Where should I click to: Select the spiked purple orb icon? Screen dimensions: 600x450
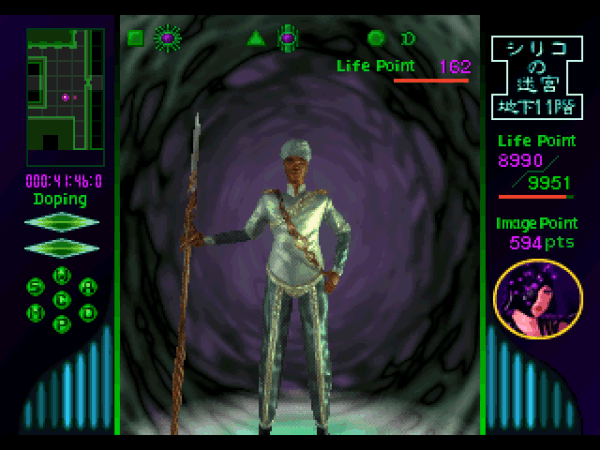pos(166,39)
